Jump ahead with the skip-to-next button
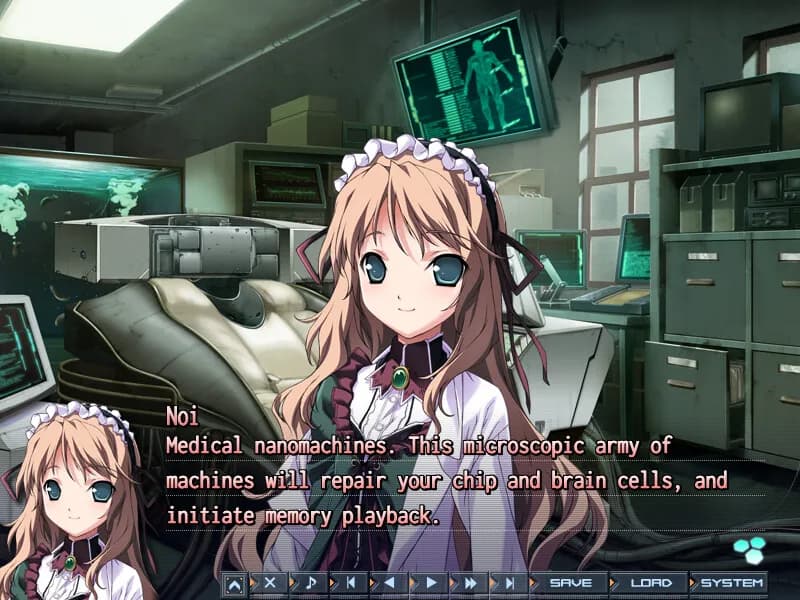This screenshot has height=600, width=800. tap(510, 583)
